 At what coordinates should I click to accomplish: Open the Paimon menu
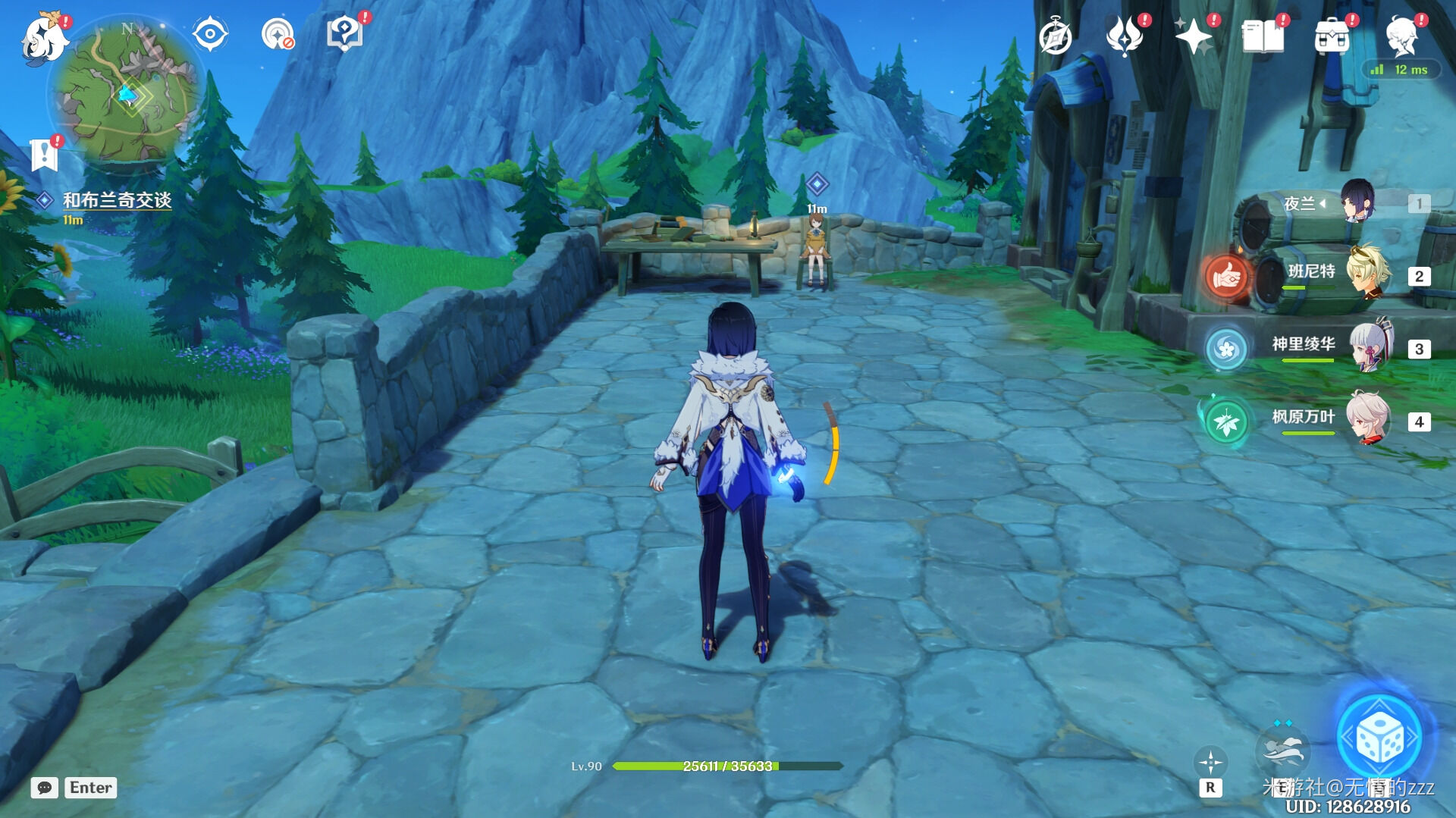pos(44,38)
